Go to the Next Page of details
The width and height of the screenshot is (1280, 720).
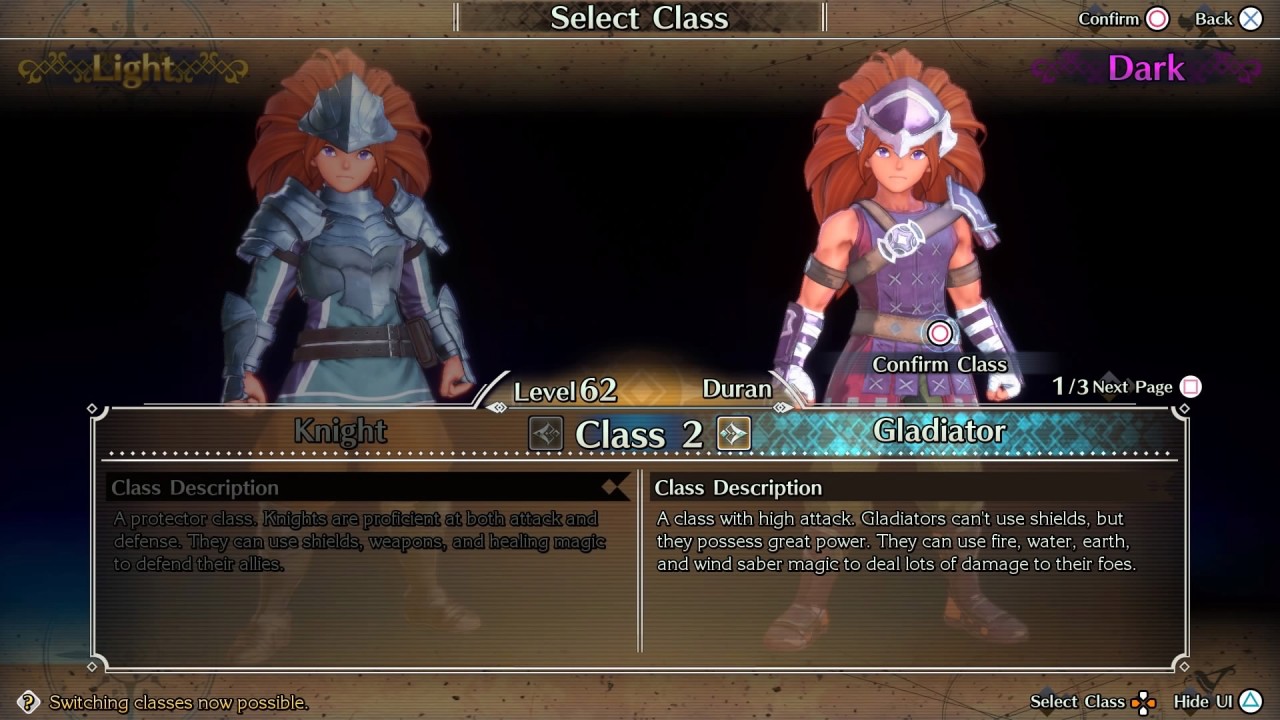click(1190, 387)
